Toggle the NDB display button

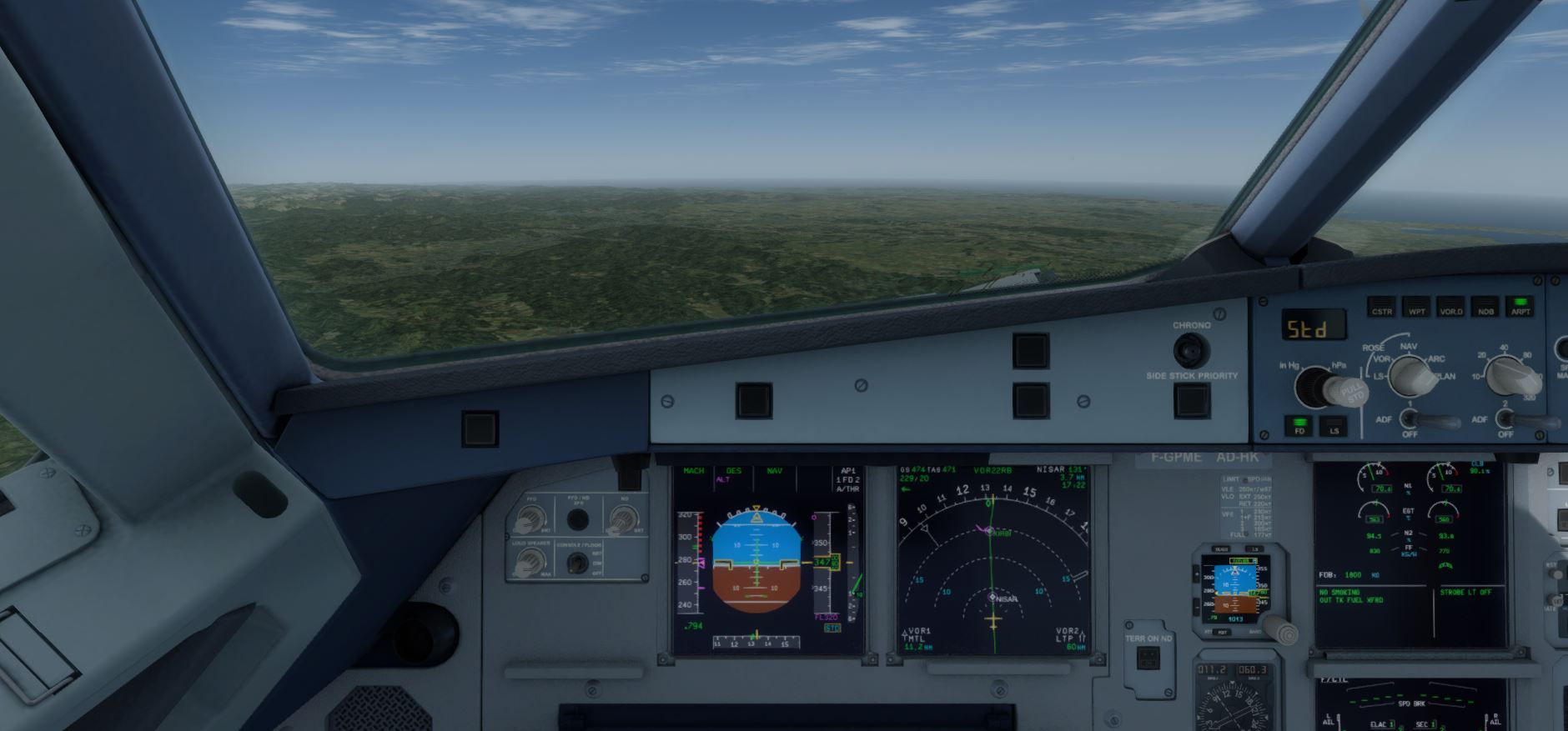pyautogui.click(x=1485, y=308)
